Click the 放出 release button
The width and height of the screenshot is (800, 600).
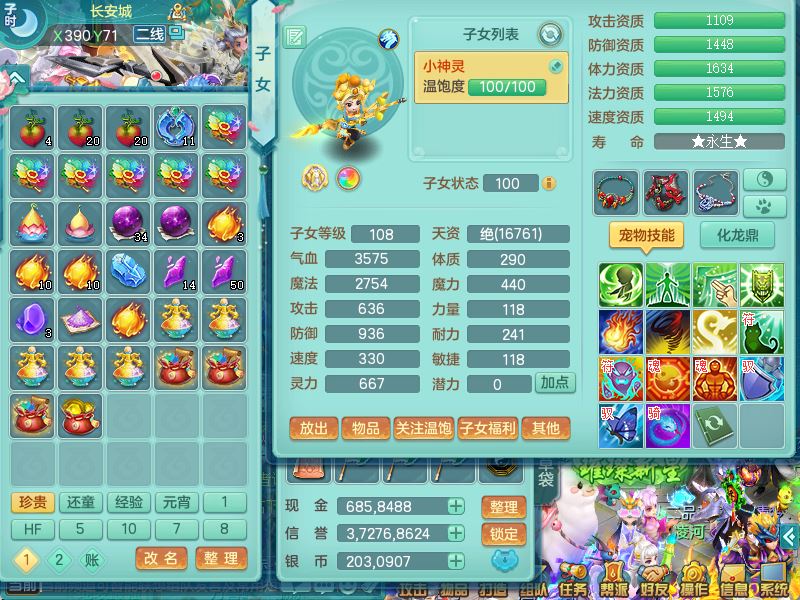click(x=313, y=428)
